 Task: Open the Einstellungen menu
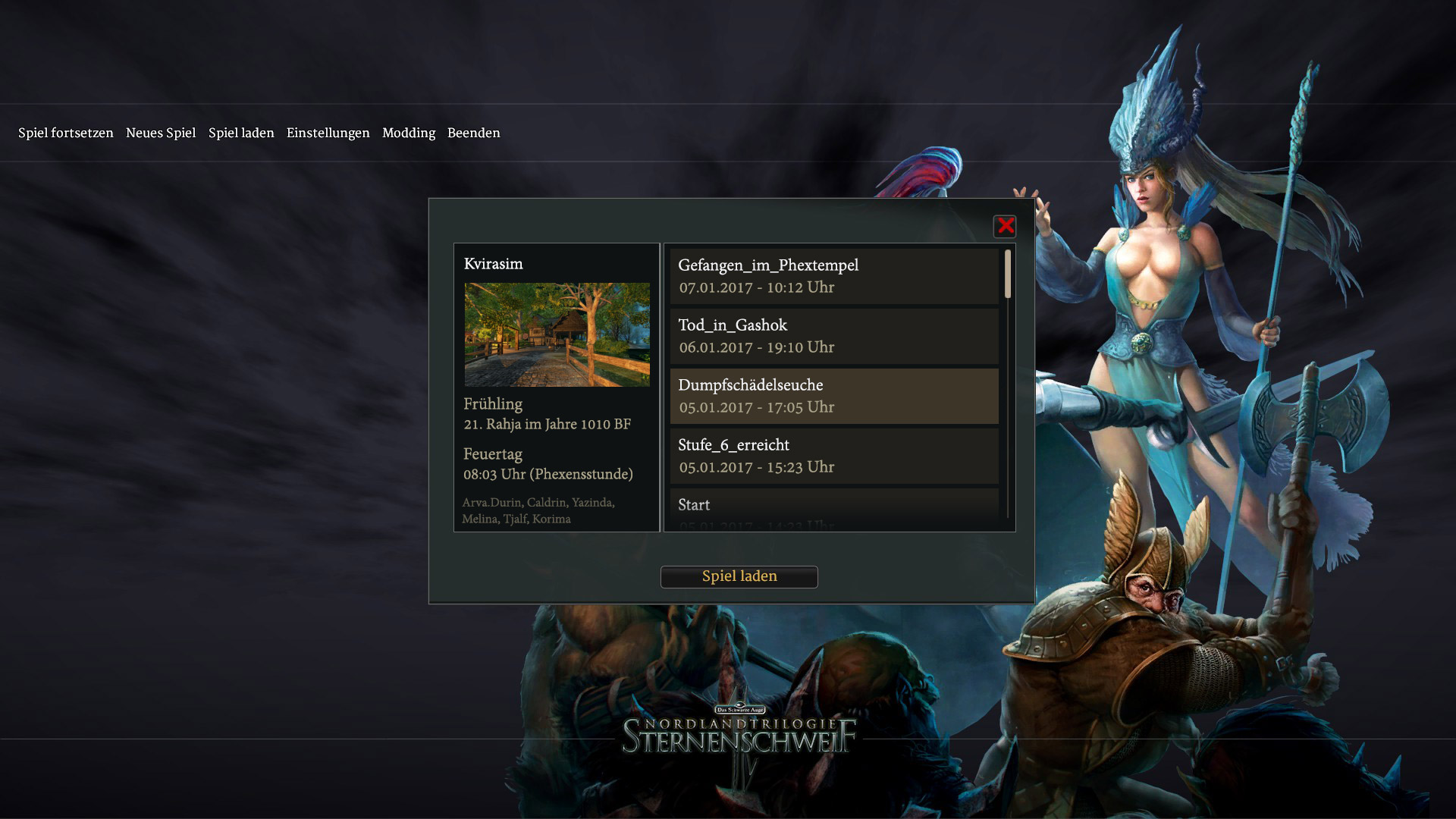point(328,133)
